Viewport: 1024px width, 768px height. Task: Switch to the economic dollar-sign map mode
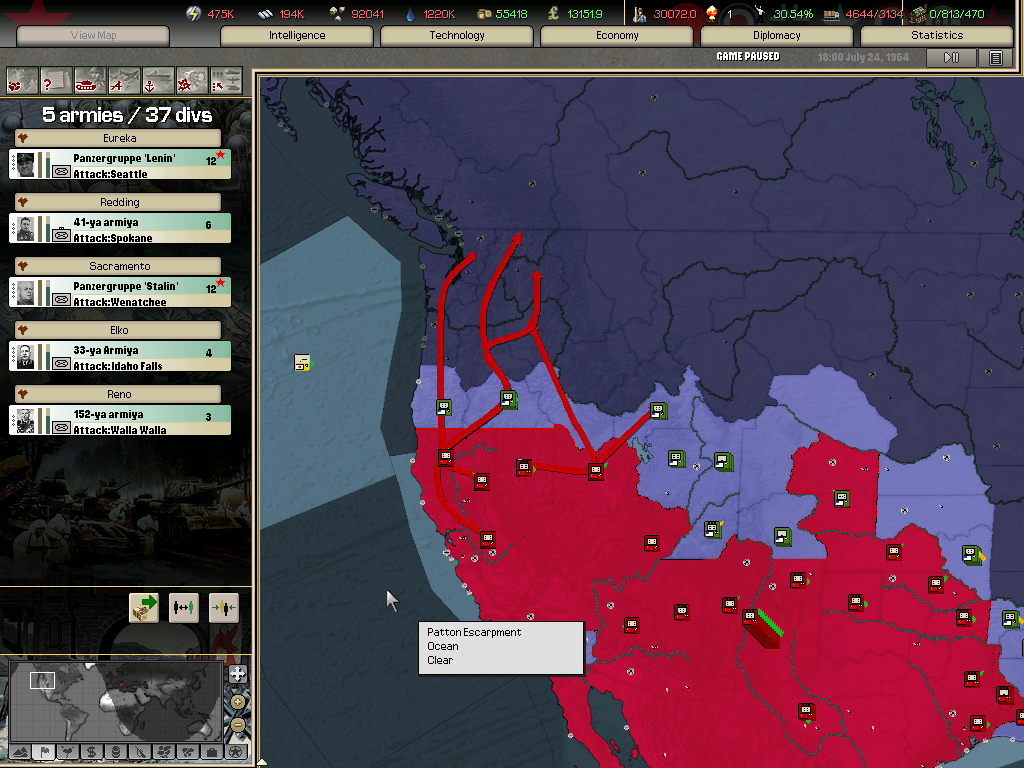(x=91, y=751)
